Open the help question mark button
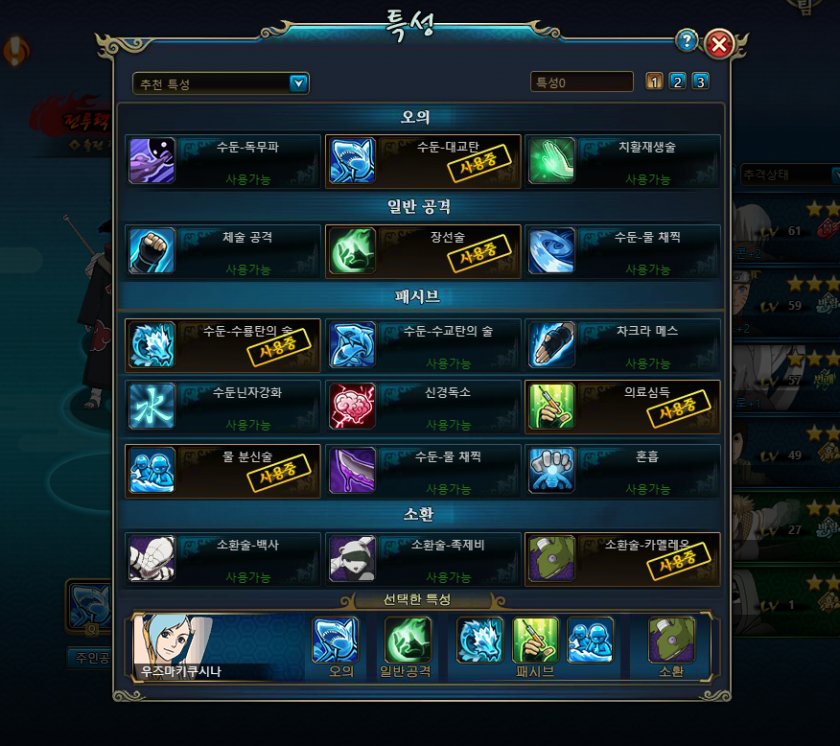 pos(686,41)
